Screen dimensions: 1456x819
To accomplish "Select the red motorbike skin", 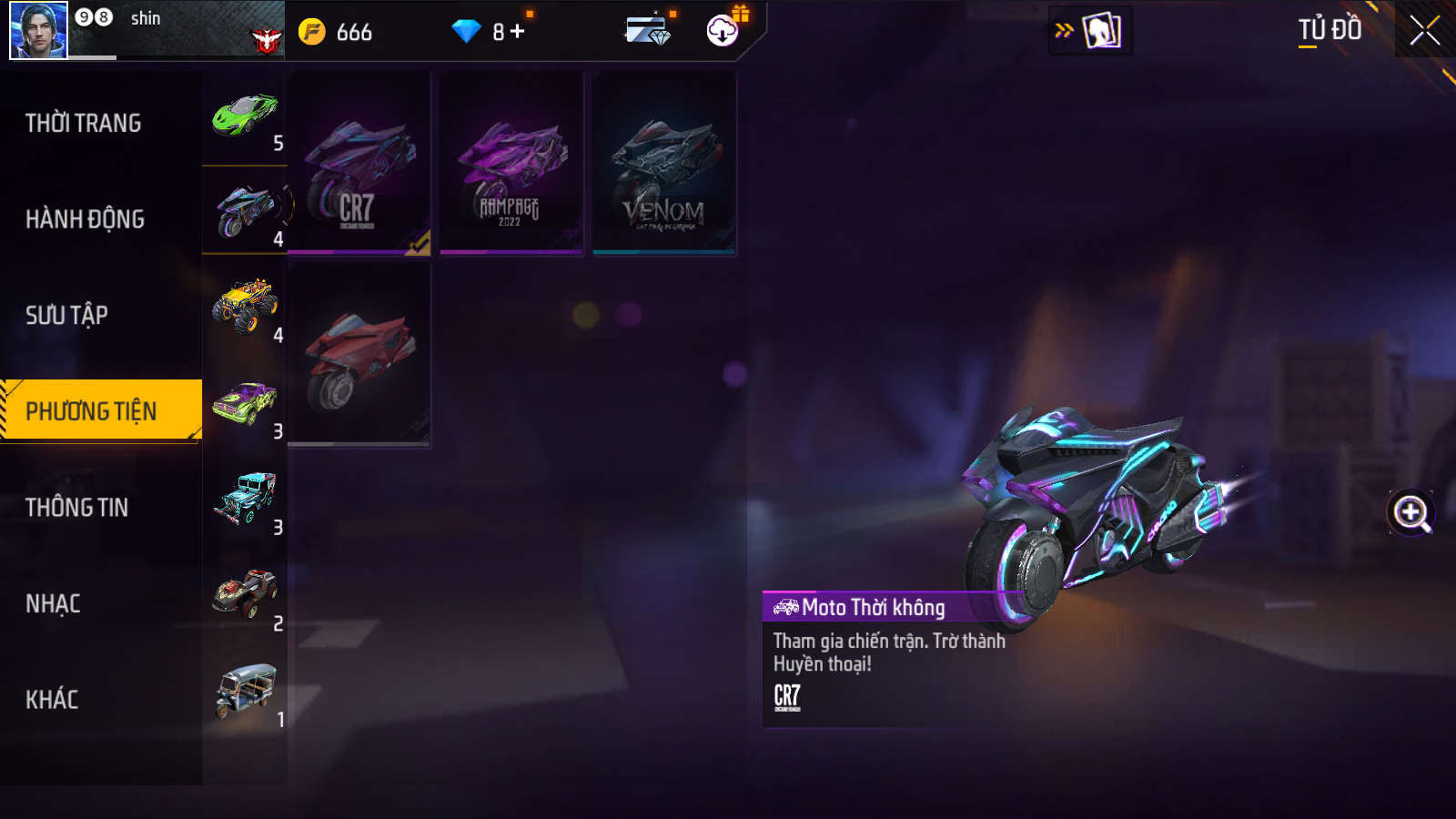I will [x=359, y=355].
